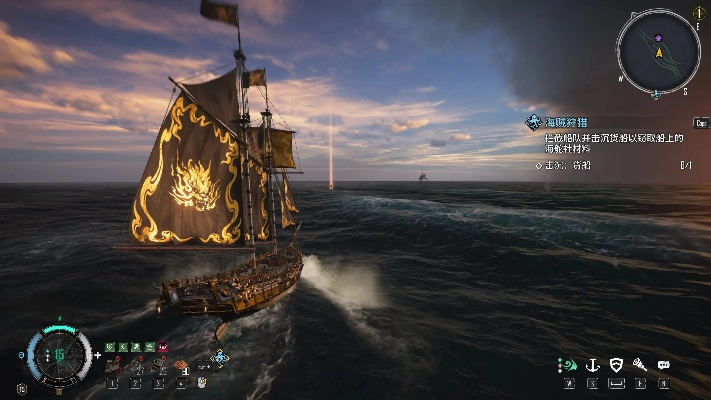Select the spyglass icon
711x400 pixels.
tap(640, 365)
